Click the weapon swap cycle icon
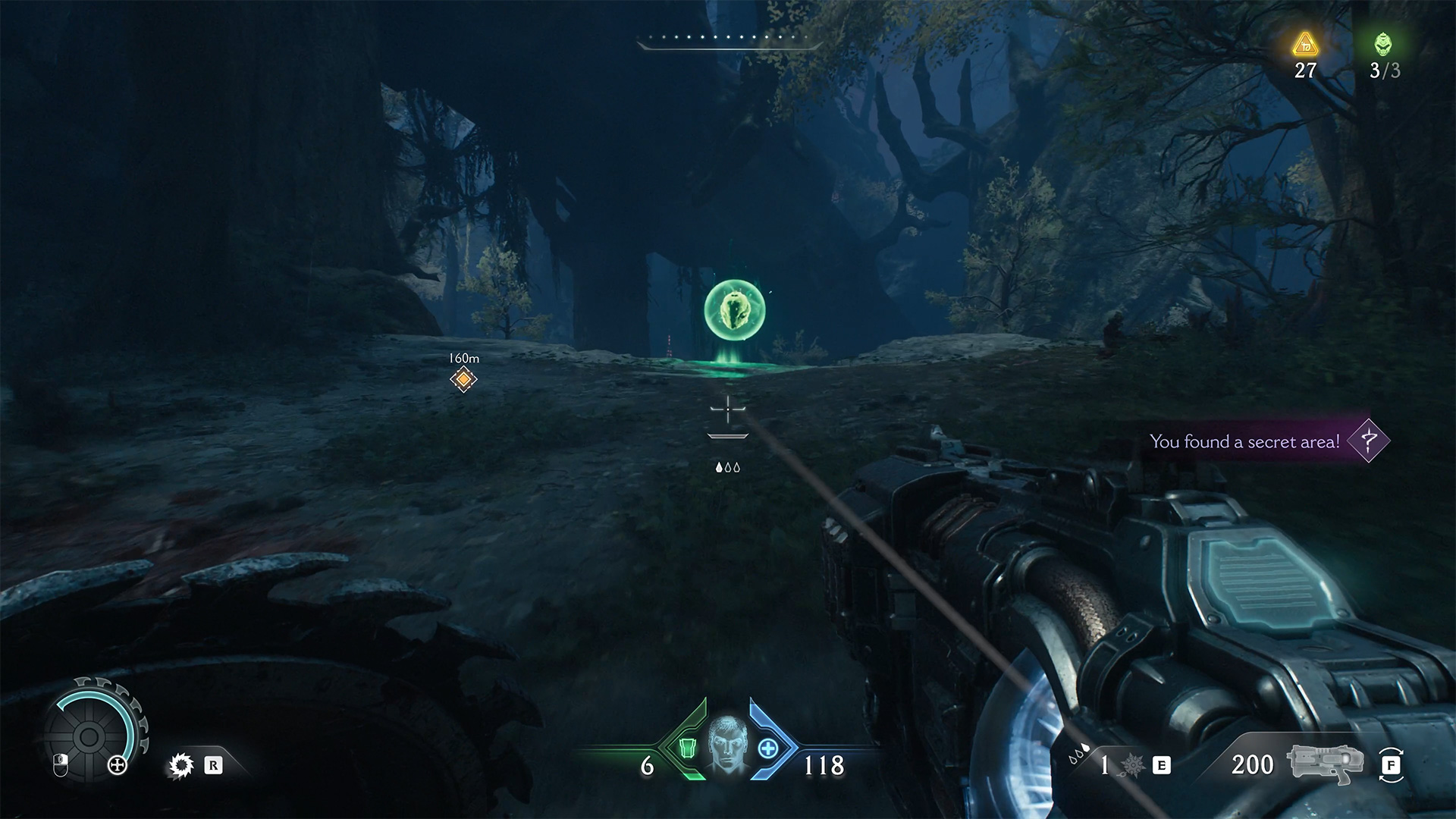The image size is (1456, 819). tap(1391, 765)
